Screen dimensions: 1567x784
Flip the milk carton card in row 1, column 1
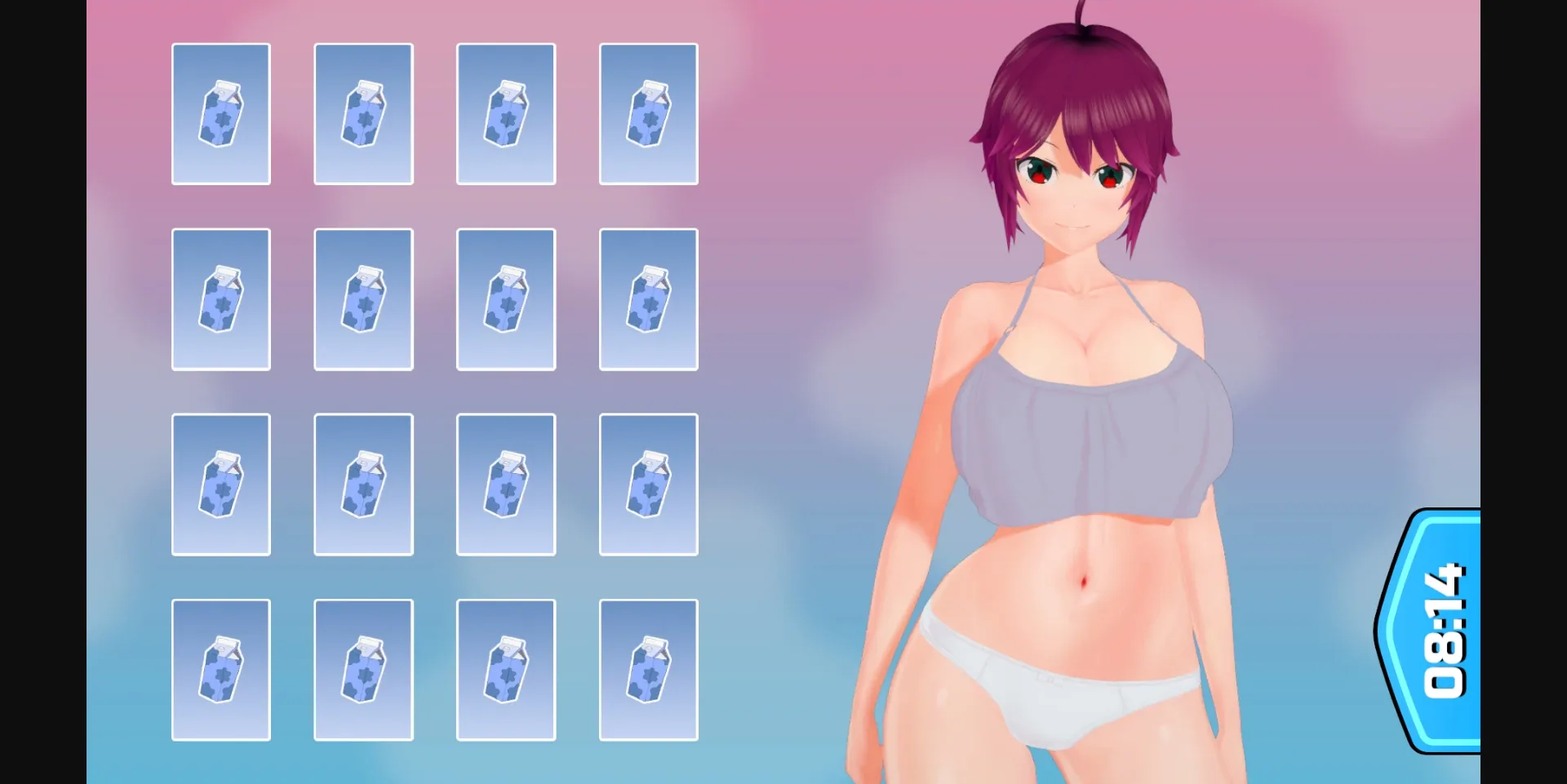coord(221,114)
